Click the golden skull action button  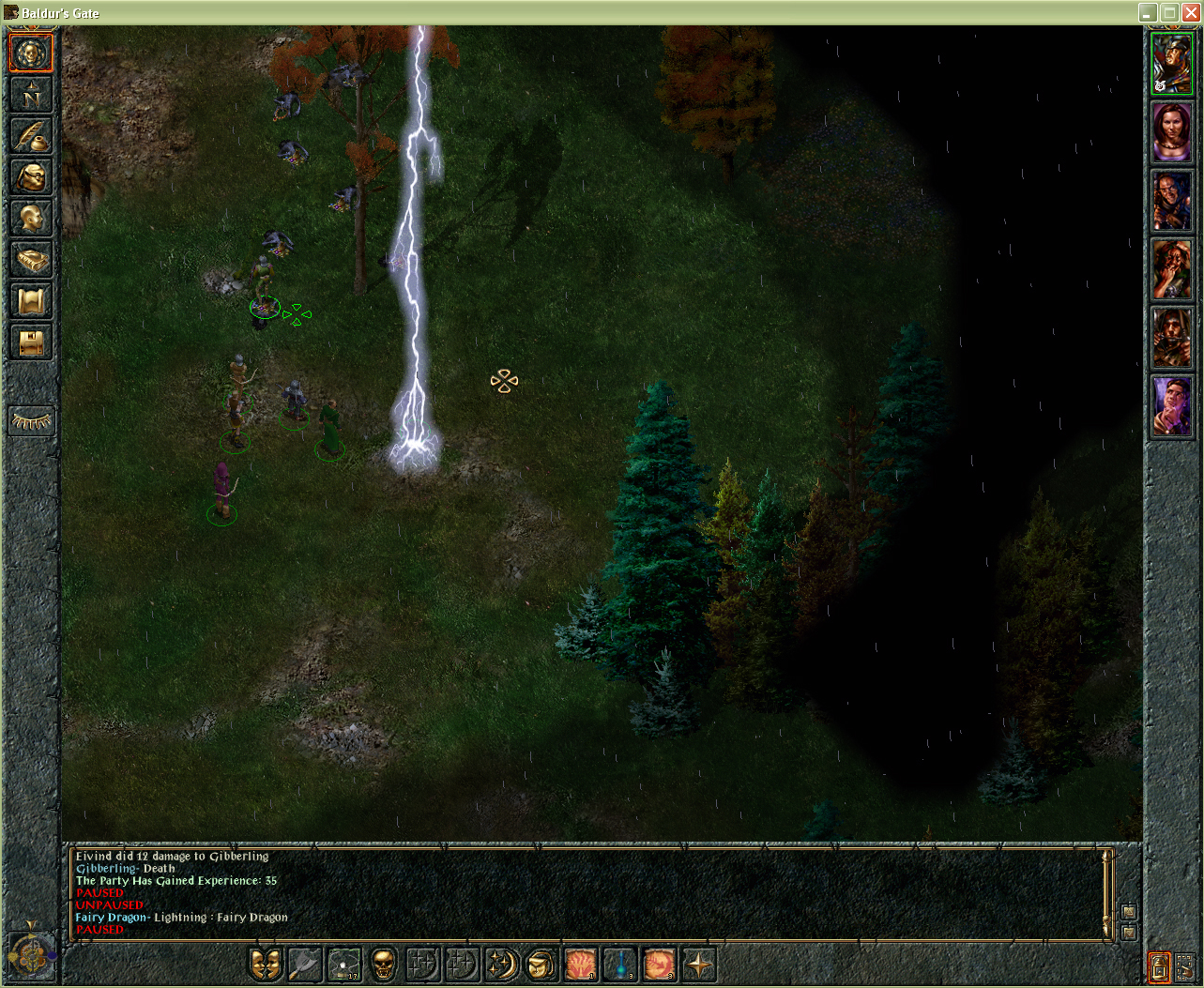pyautogui.click(x=383, y=964)
